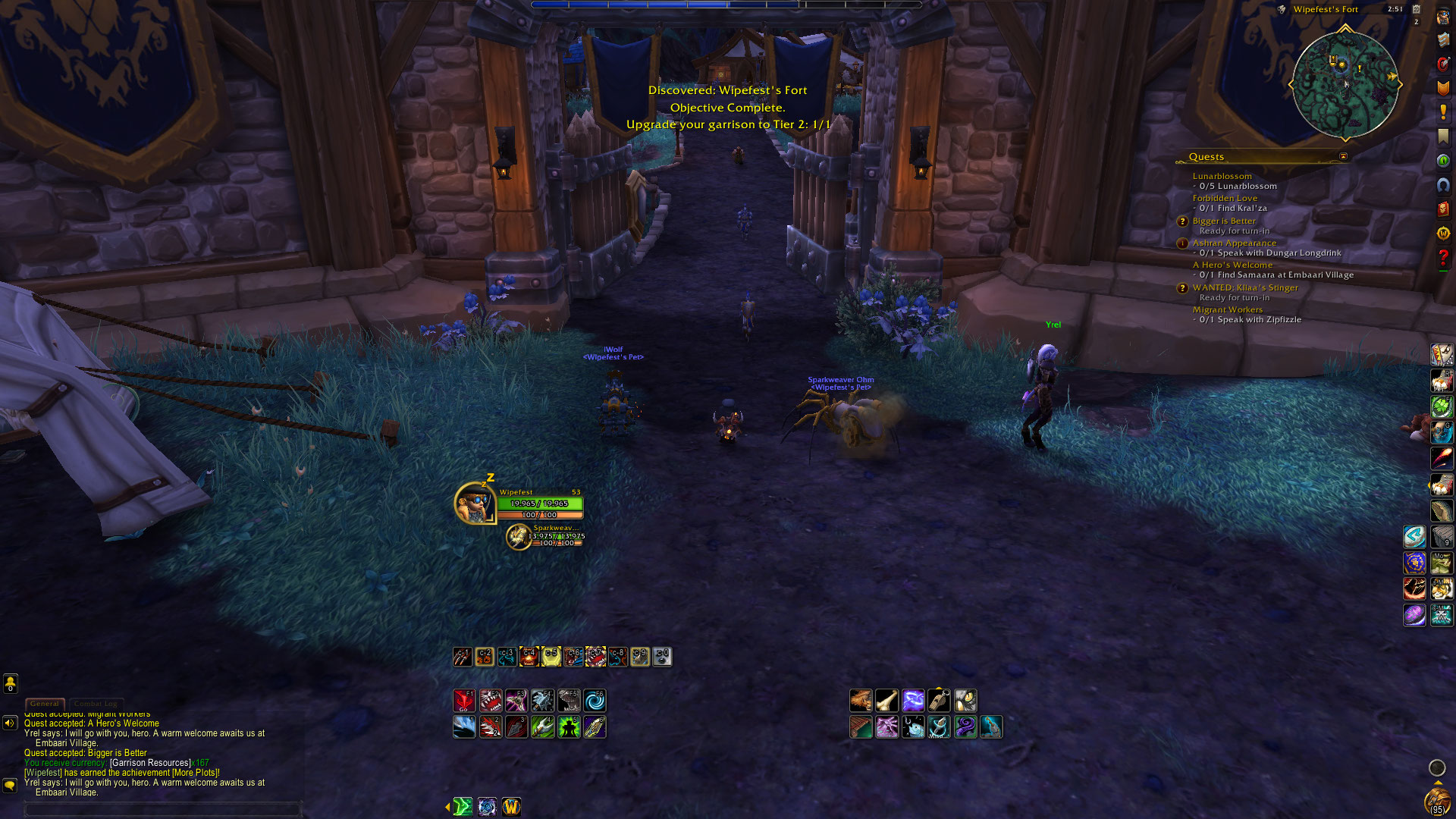Open the character info micro button
1456x819 pixels.
(x=1442, y=17)
